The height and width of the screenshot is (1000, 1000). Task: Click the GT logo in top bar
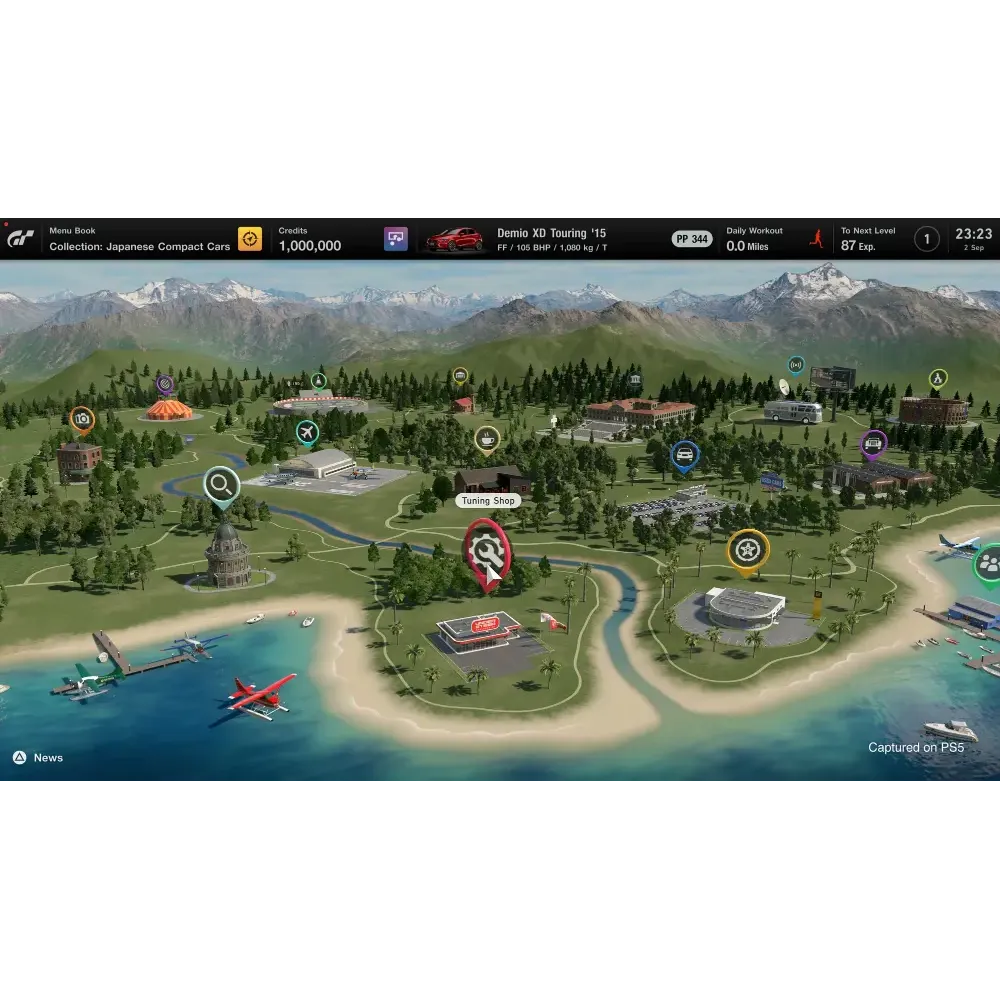[21, 239]
